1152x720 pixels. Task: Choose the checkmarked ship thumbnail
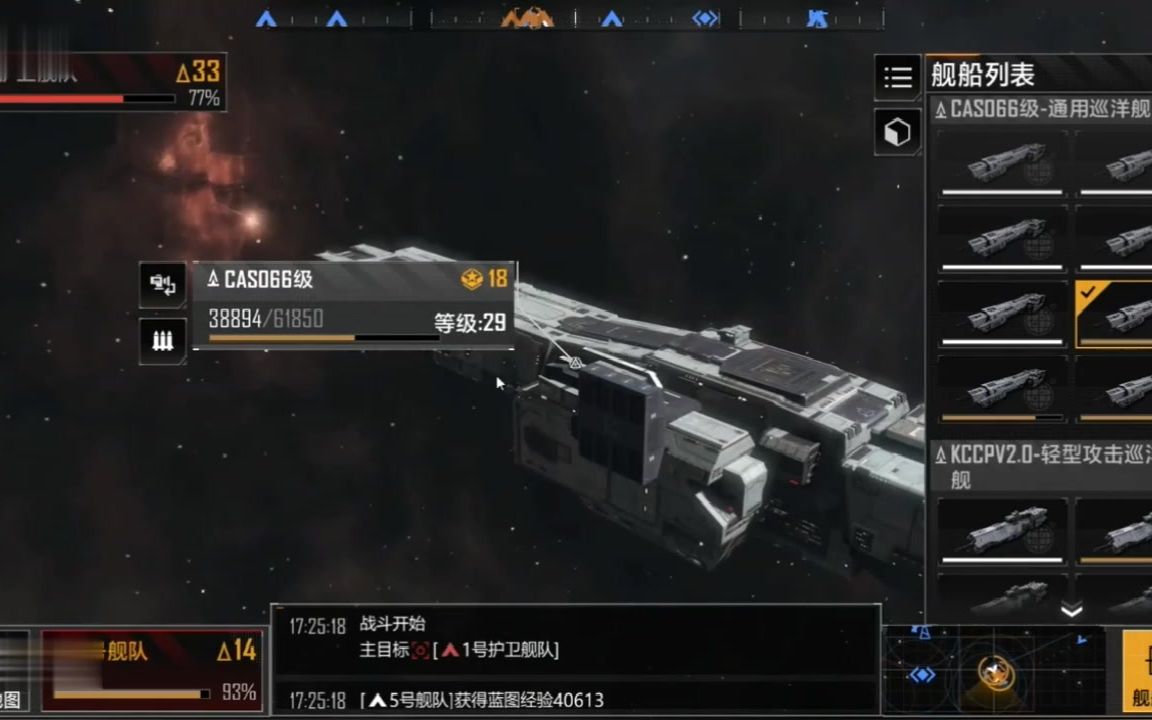[1113, 314]
